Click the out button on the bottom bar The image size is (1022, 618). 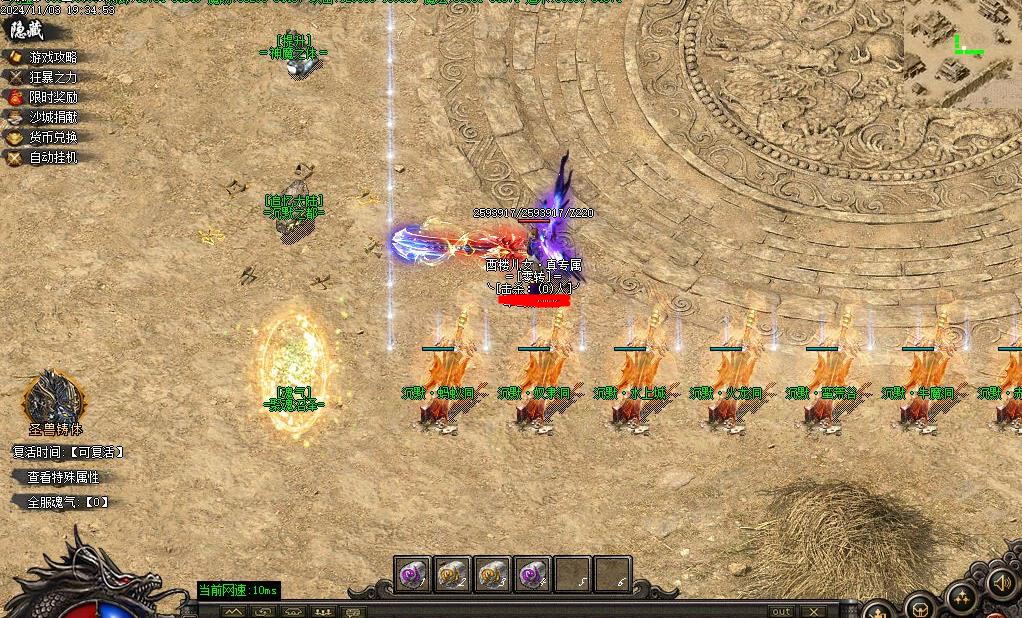[x=781, y=611]
